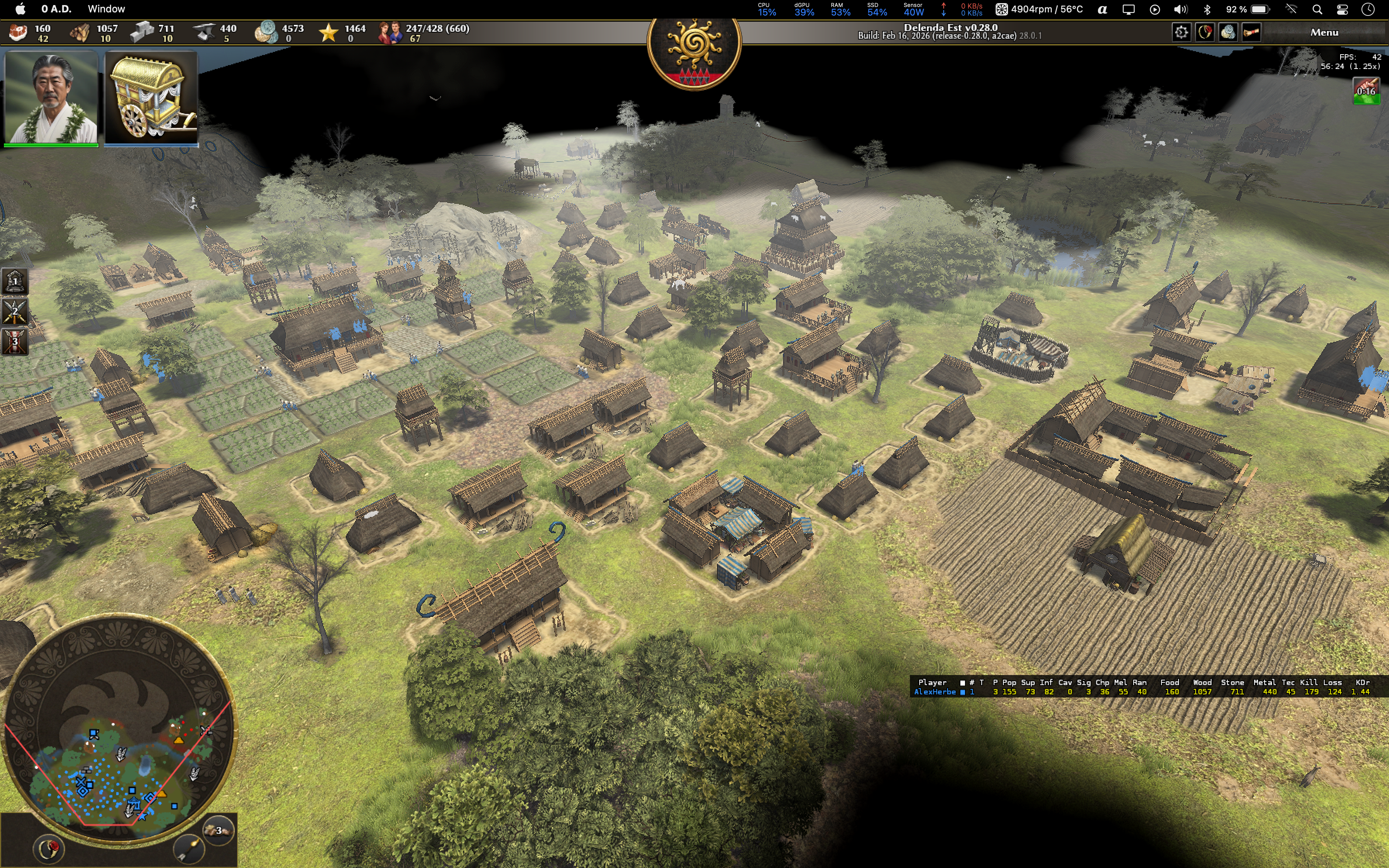Open the barter and trade coins icon
Image resolution: width=1389 pixels, height=868 pixels.
pos(1228,33)
